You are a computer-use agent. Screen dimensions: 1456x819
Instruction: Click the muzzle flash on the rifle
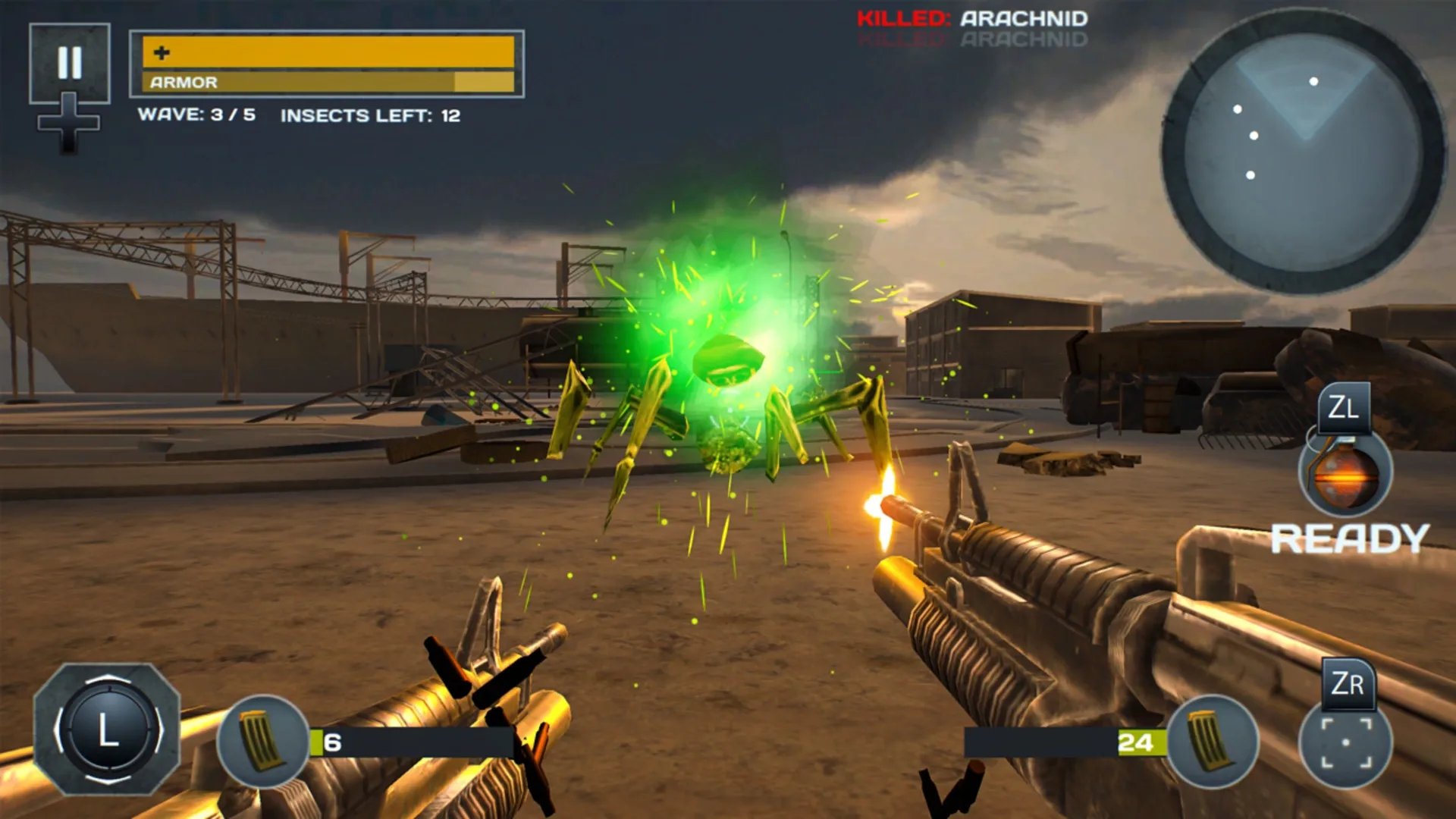click(x=882, y=507)
